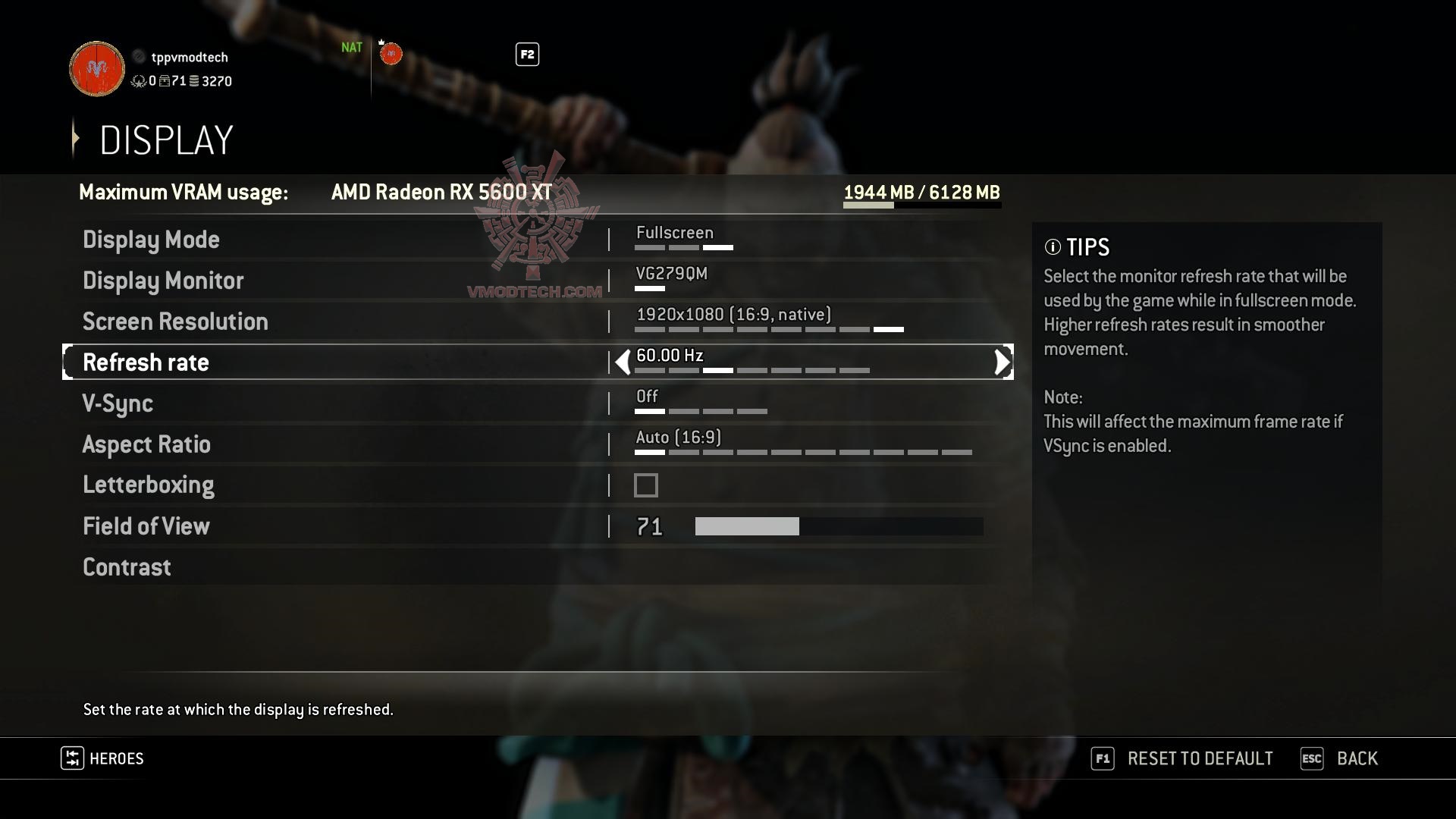Image resolution: width=1456 pixels, height=819 pixels.
Task: Reset to Default settings
Action: pyautogui.click(x=1199, y=758)
